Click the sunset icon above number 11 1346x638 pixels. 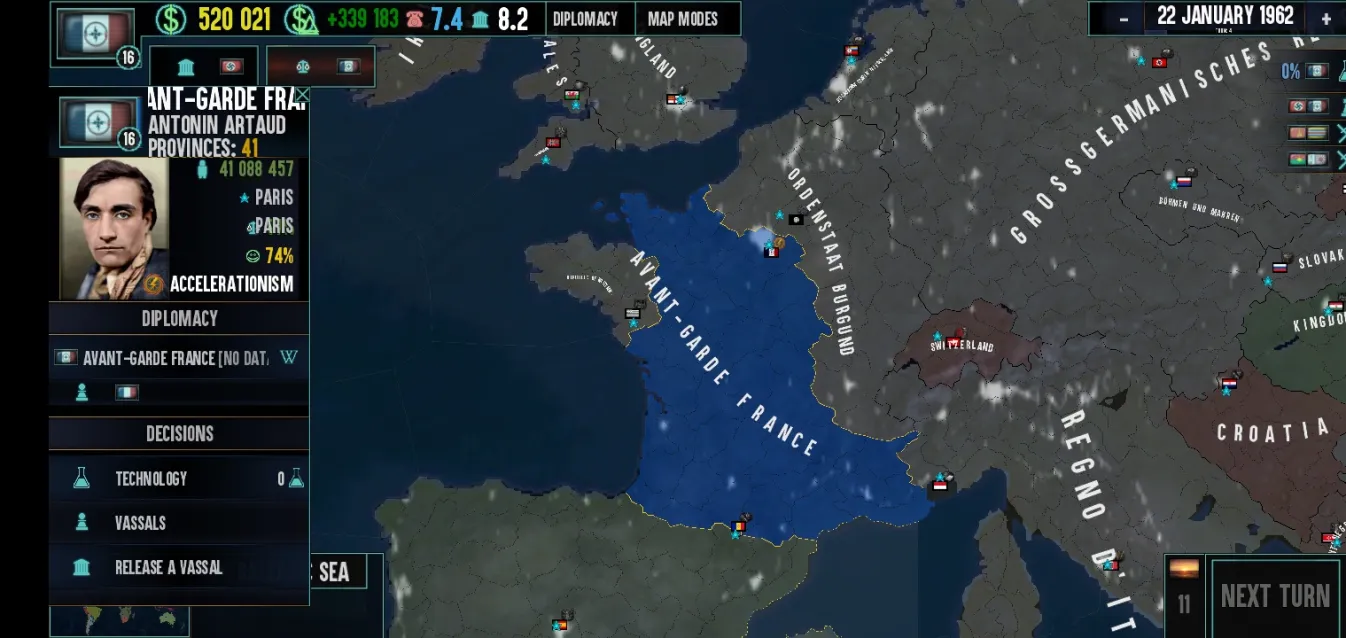[x=1184, y=569]
